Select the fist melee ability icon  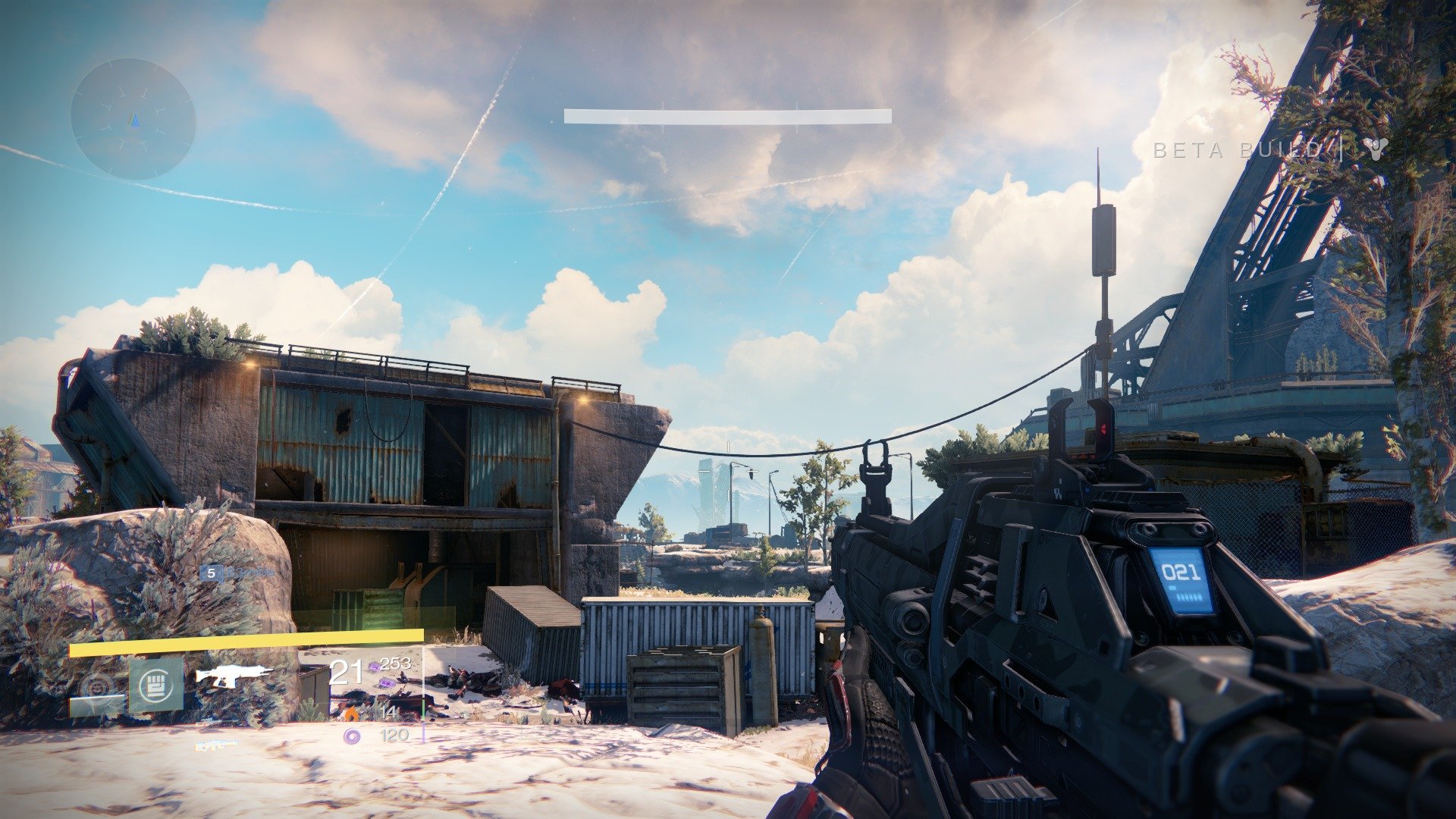(x=157, y=684)
